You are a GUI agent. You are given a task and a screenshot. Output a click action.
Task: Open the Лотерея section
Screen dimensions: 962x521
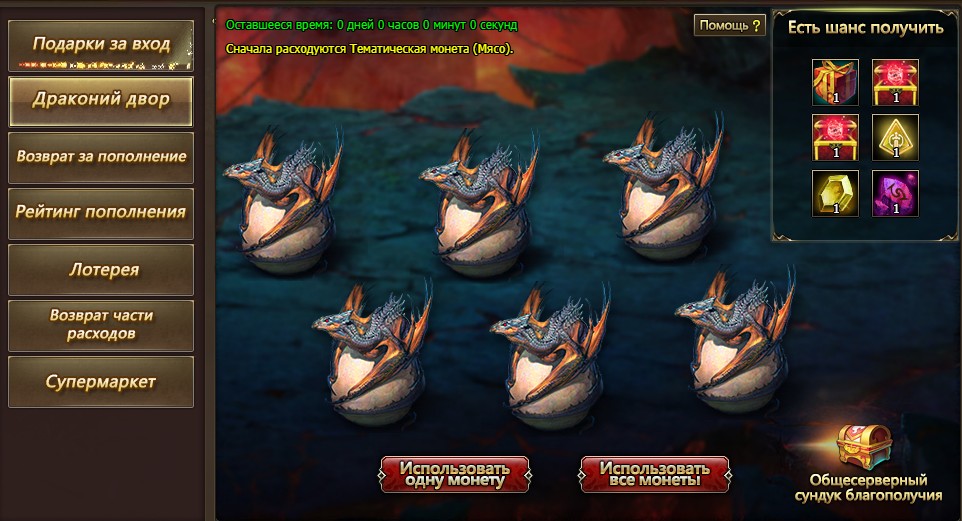(x=101, y=270)
